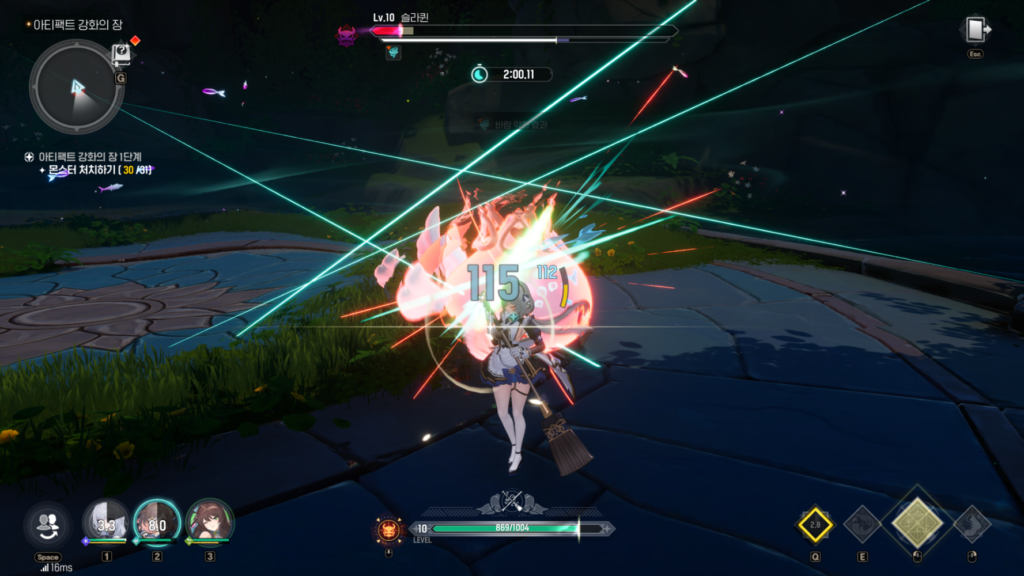Open the circular minimap
Image resolution: width=1024 pixels, height=576 pixels.
pyautogui.click(x=77, y=87)
